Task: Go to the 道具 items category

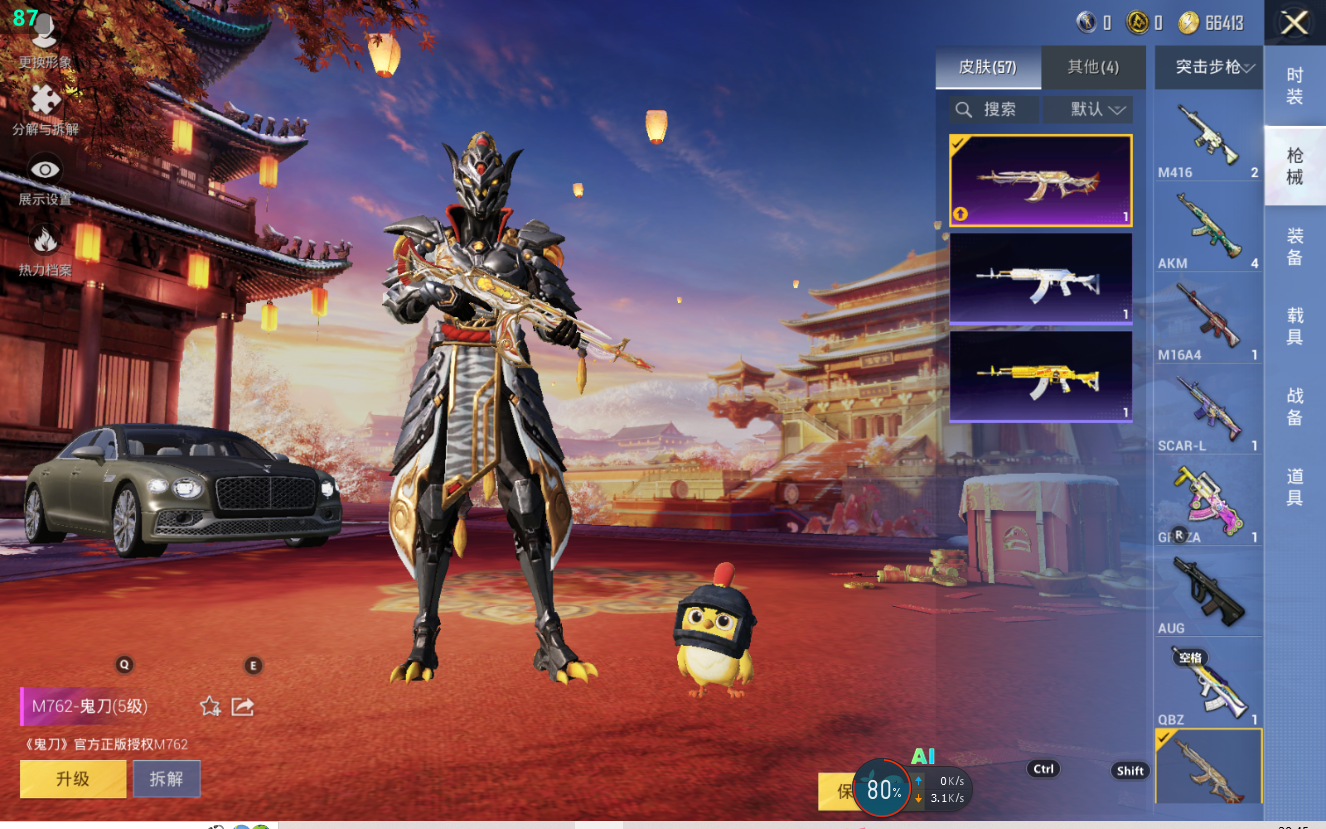Action: tap(1295, 487)
